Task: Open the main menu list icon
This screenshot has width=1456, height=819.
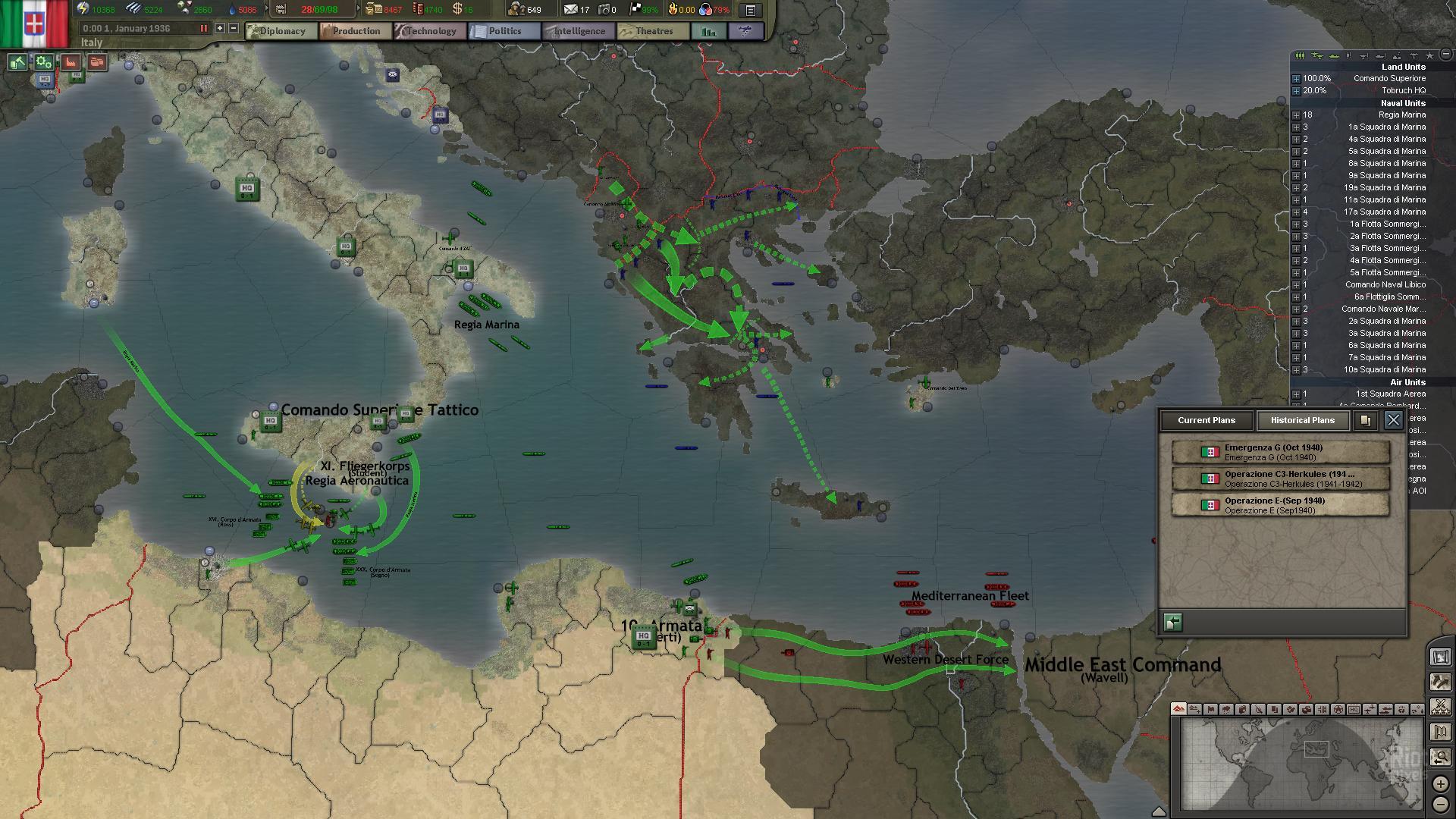Action: click(750, 10)
